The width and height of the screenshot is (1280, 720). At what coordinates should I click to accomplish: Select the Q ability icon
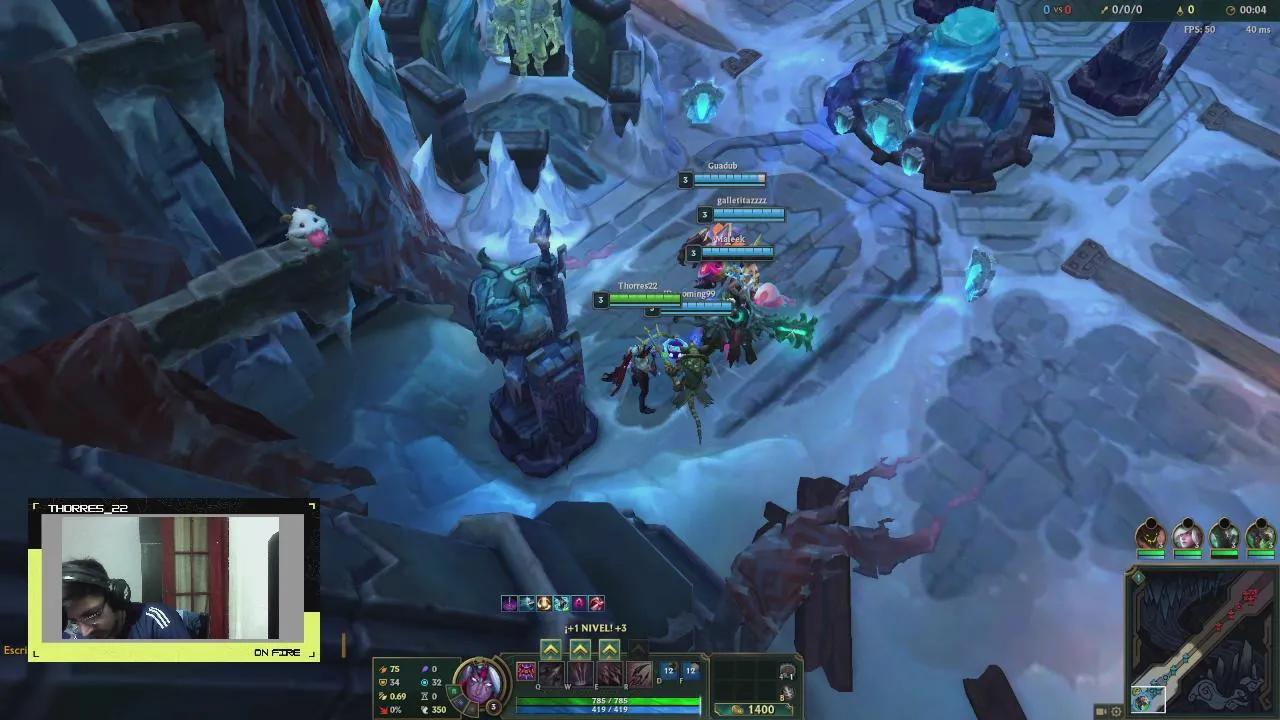point(549,673)
